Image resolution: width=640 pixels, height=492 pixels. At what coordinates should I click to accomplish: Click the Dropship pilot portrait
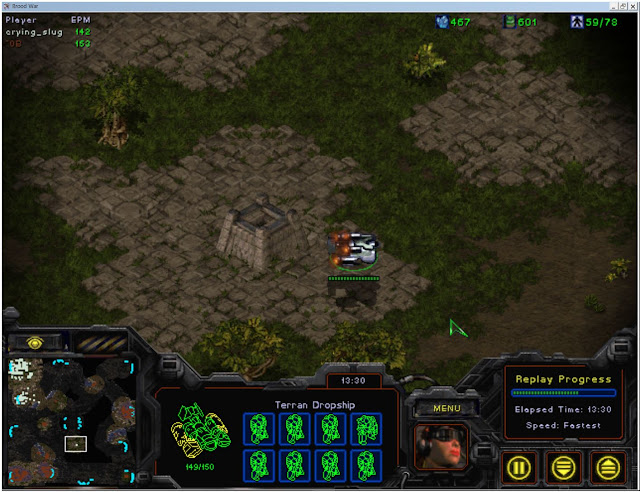click(441, 448)
